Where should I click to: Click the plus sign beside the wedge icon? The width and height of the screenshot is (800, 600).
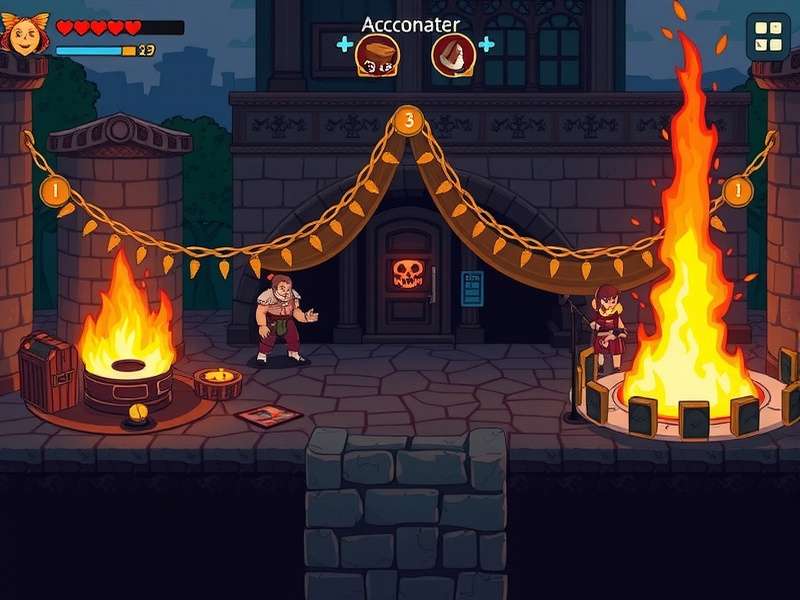click(x=487, y=44)
